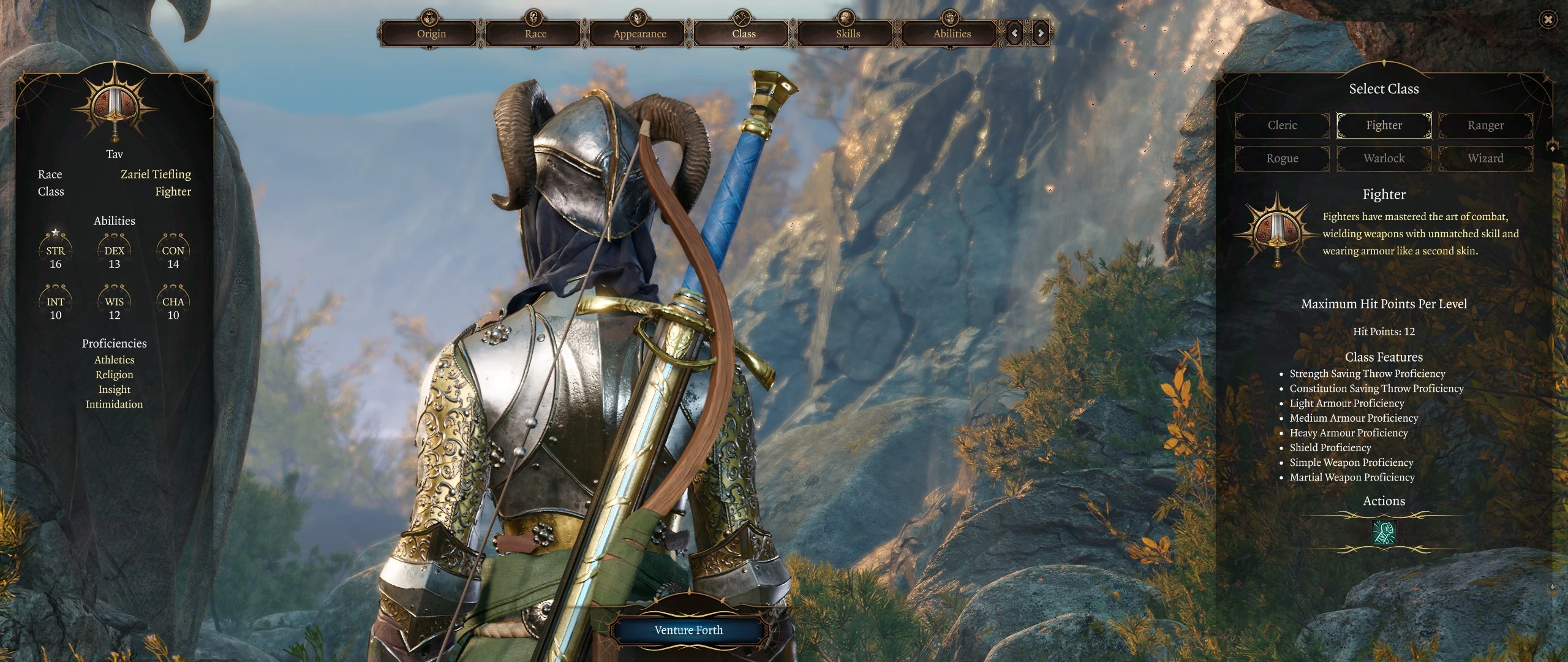Click the teal fist action icon
This screenshot has width=1568, height=662.
click(1384, 532)
